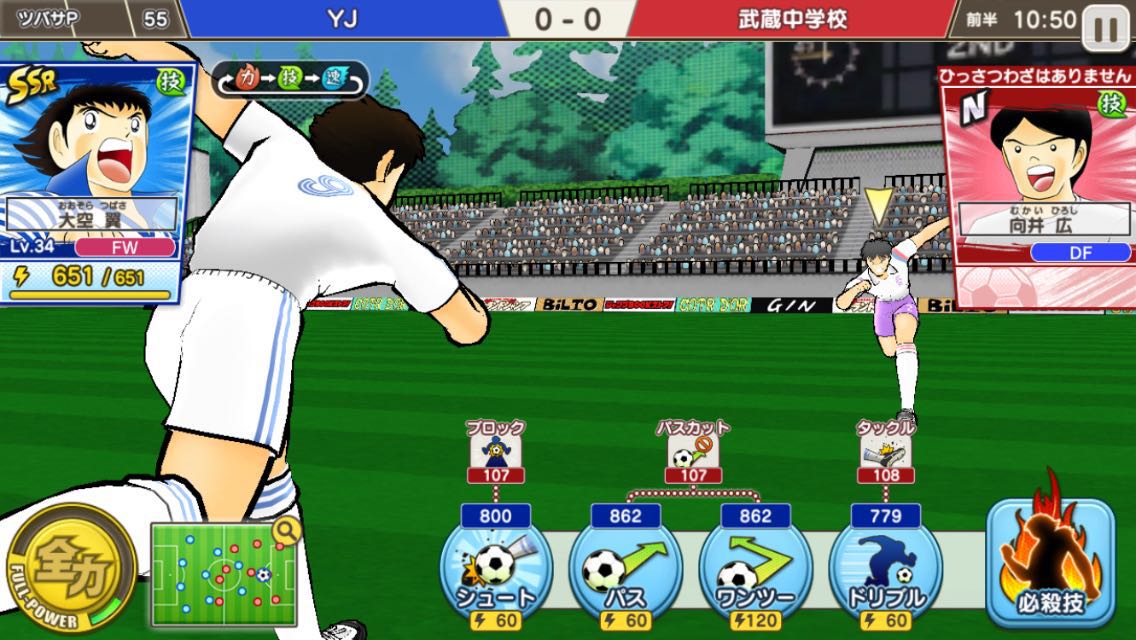The height and width of the screenshot is (640, 1136).
Task: Inspect the ブロック block counter icon
Action: pyautogui.click(x=495, y=455)
